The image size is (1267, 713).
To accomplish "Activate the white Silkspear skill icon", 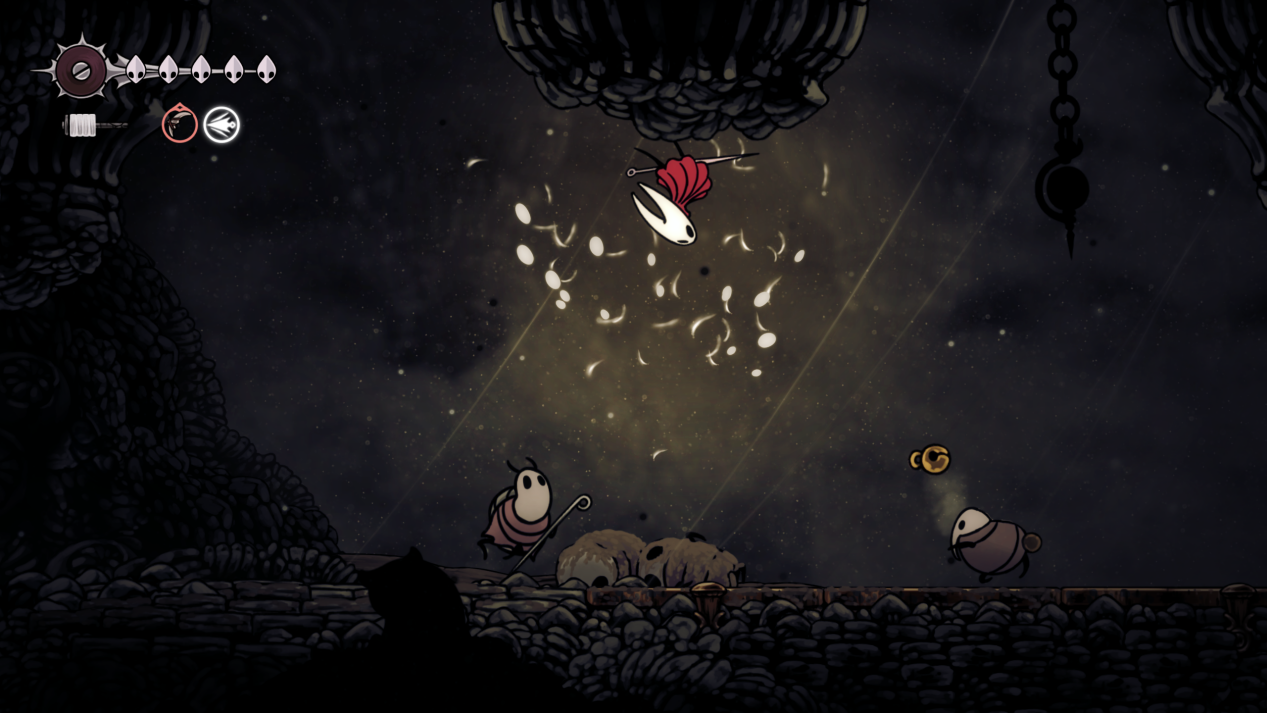I will click(x=222, y=125).
